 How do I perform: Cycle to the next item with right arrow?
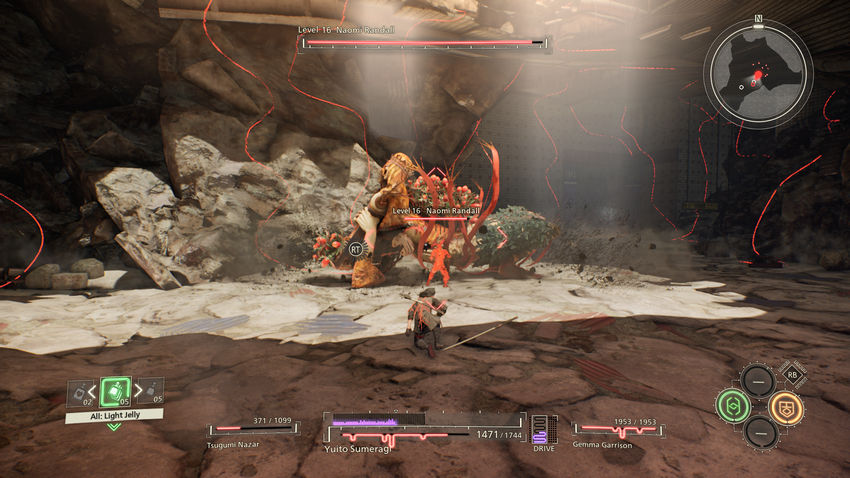(x=136, y=392)
